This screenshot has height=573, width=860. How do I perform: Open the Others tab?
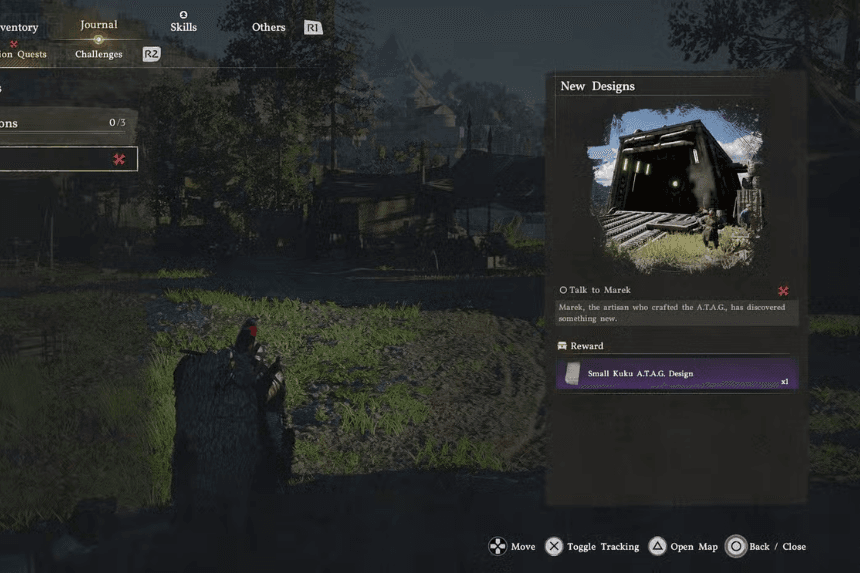(x=268, y=28)
